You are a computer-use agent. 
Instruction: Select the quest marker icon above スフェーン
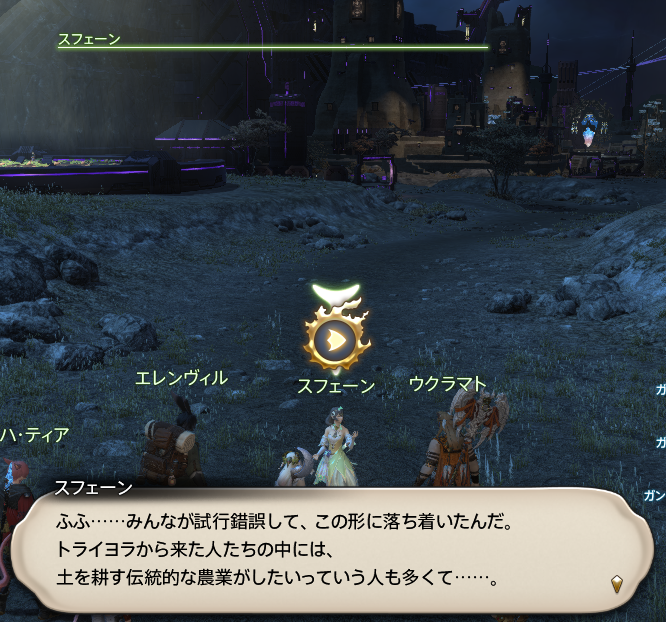click(337, 340)
